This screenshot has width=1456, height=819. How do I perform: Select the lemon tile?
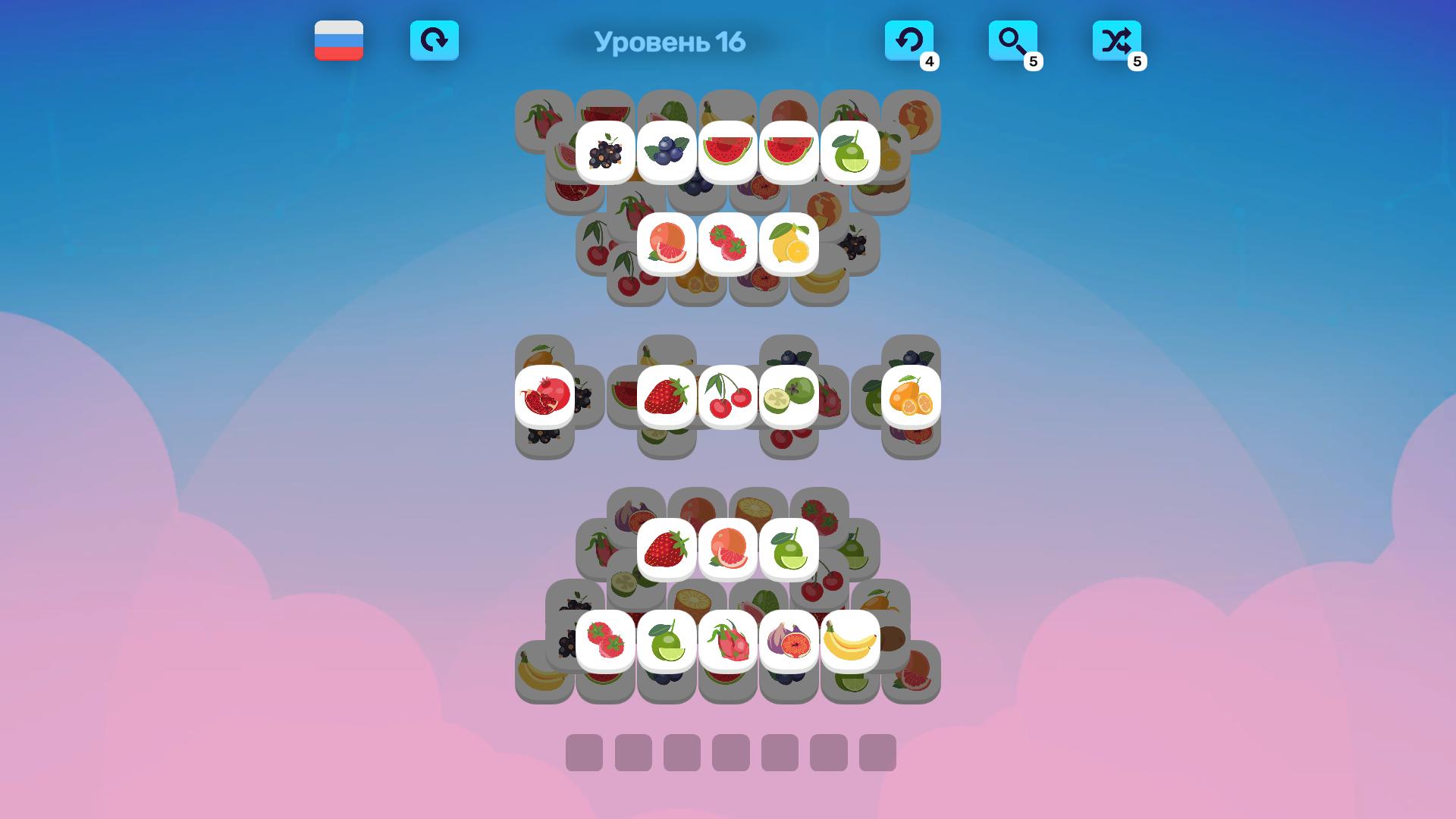tap(789, 244)
